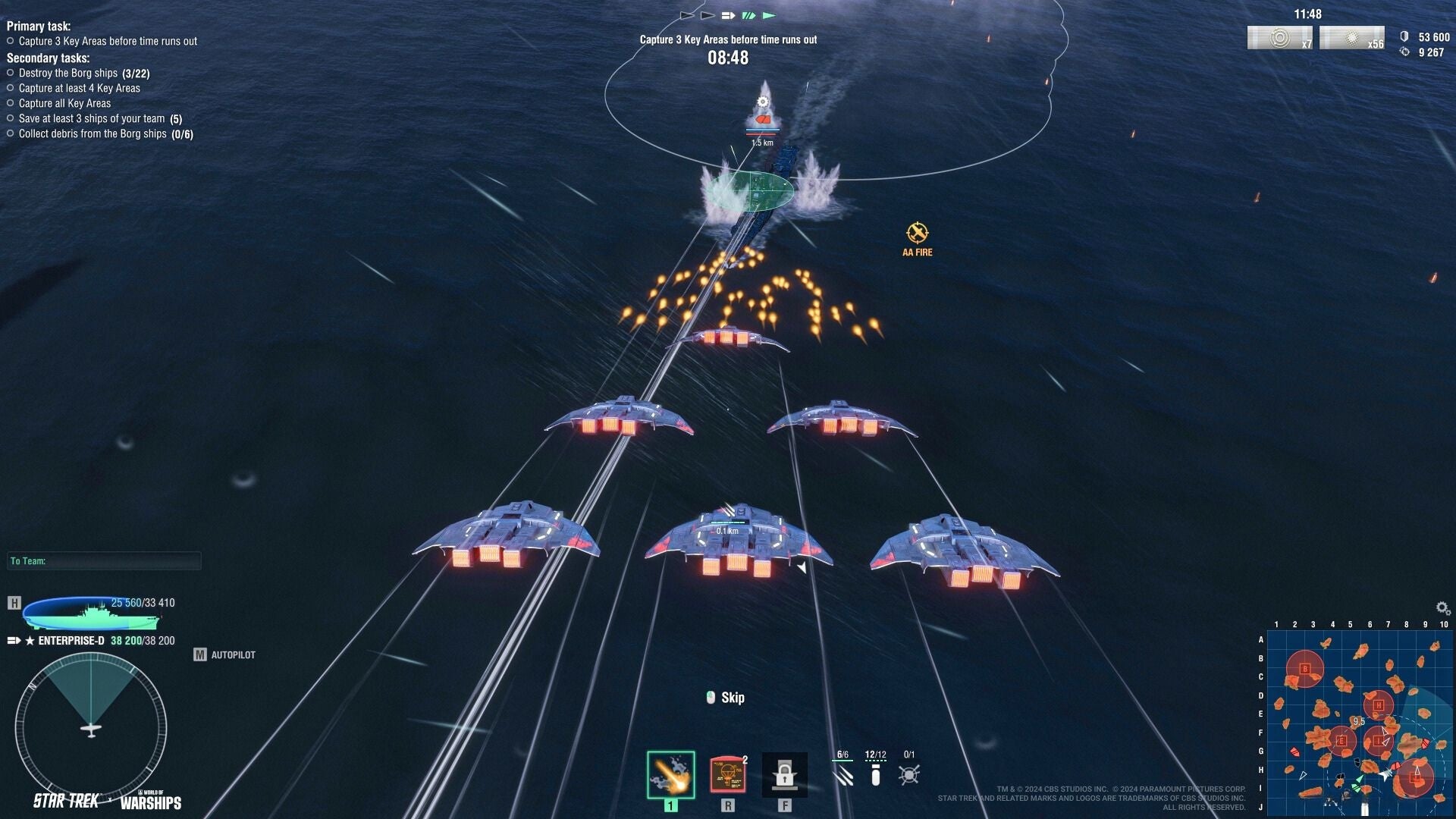Click the aircraft compass dial
This screenshot has width=1456, height=819.
(x=91, y=730)
